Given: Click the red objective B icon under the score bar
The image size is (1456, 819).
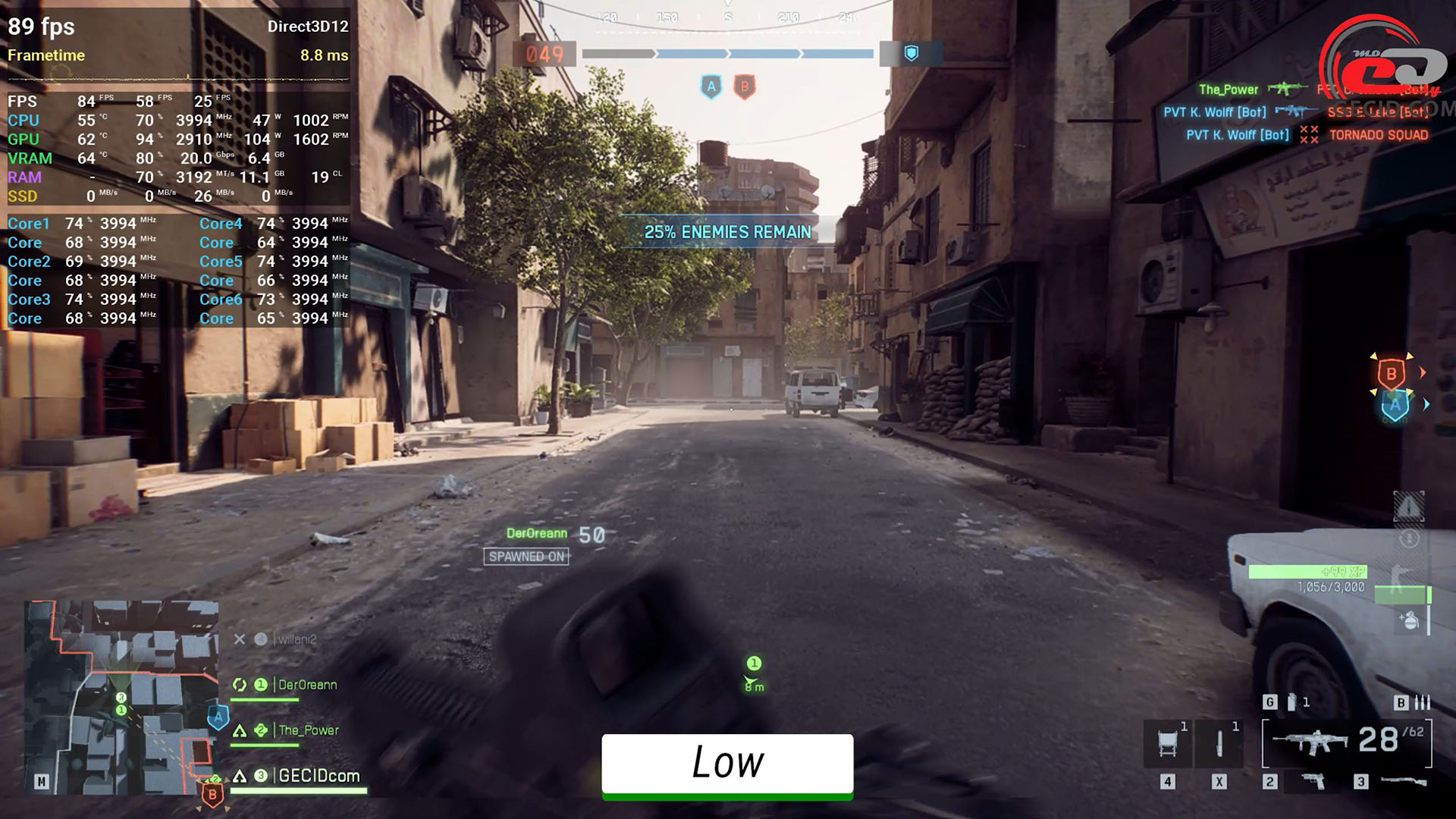Looking at the screenshot, I should click(745, 86).
